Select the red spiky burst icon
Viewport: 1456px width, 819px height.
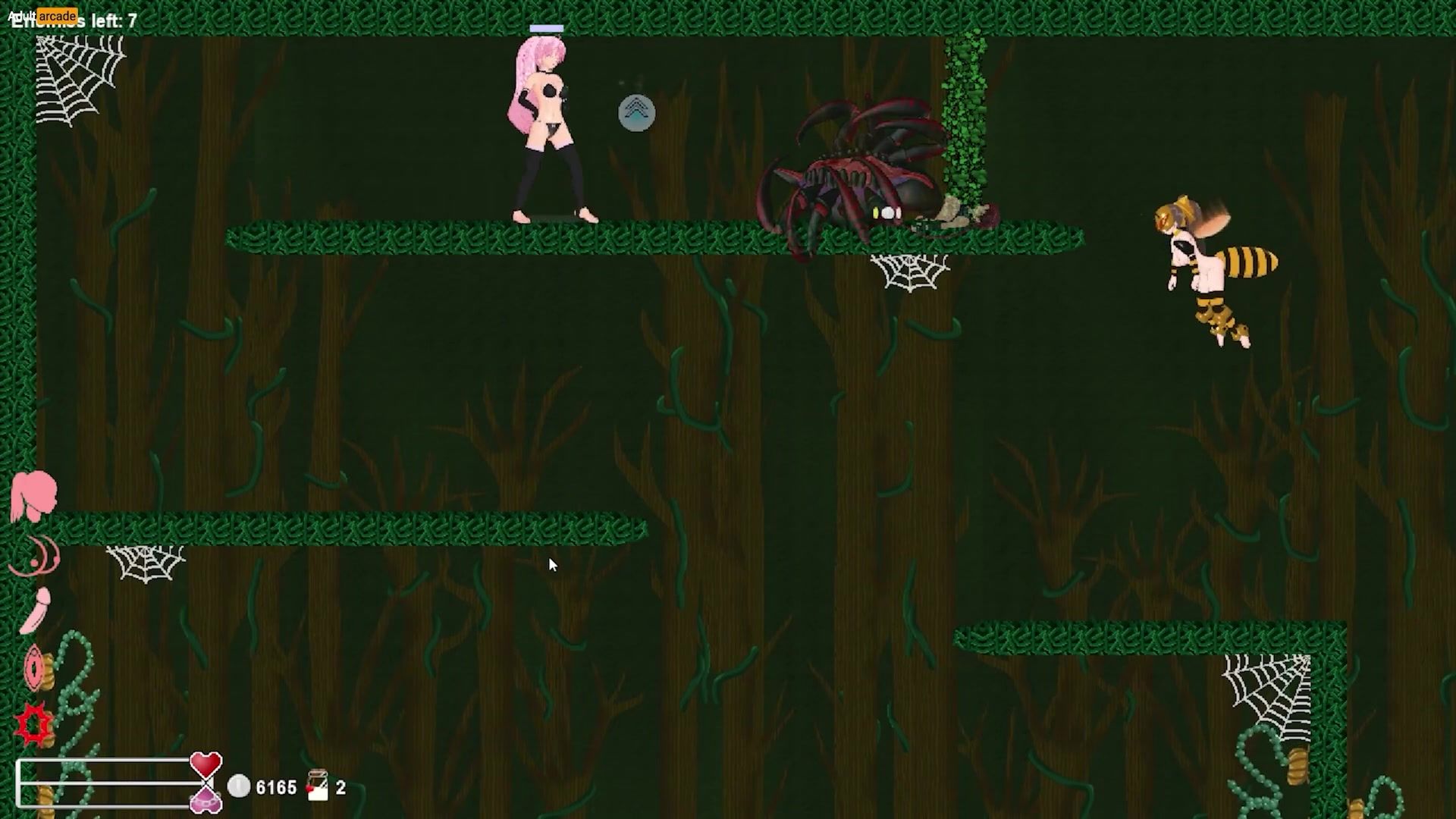[x=34, y=724]
